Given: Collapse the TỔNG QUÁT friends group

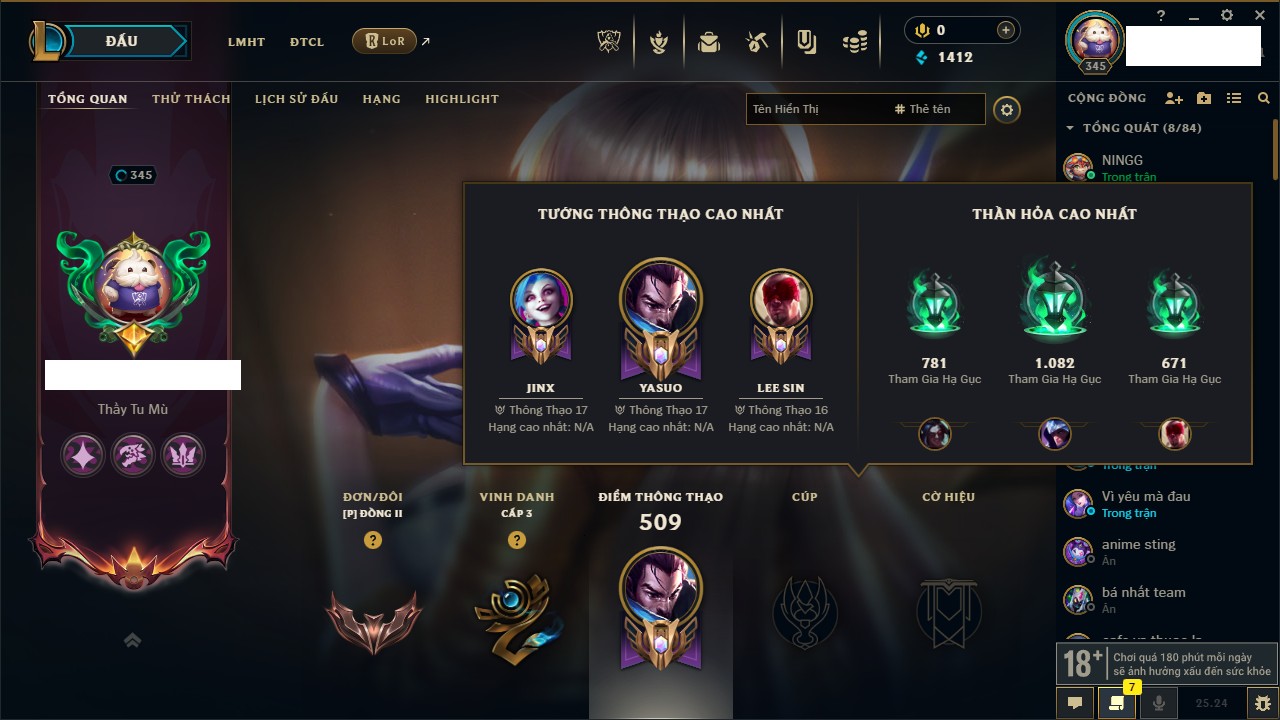Looking at the screenshot, I should point(1071,128).
